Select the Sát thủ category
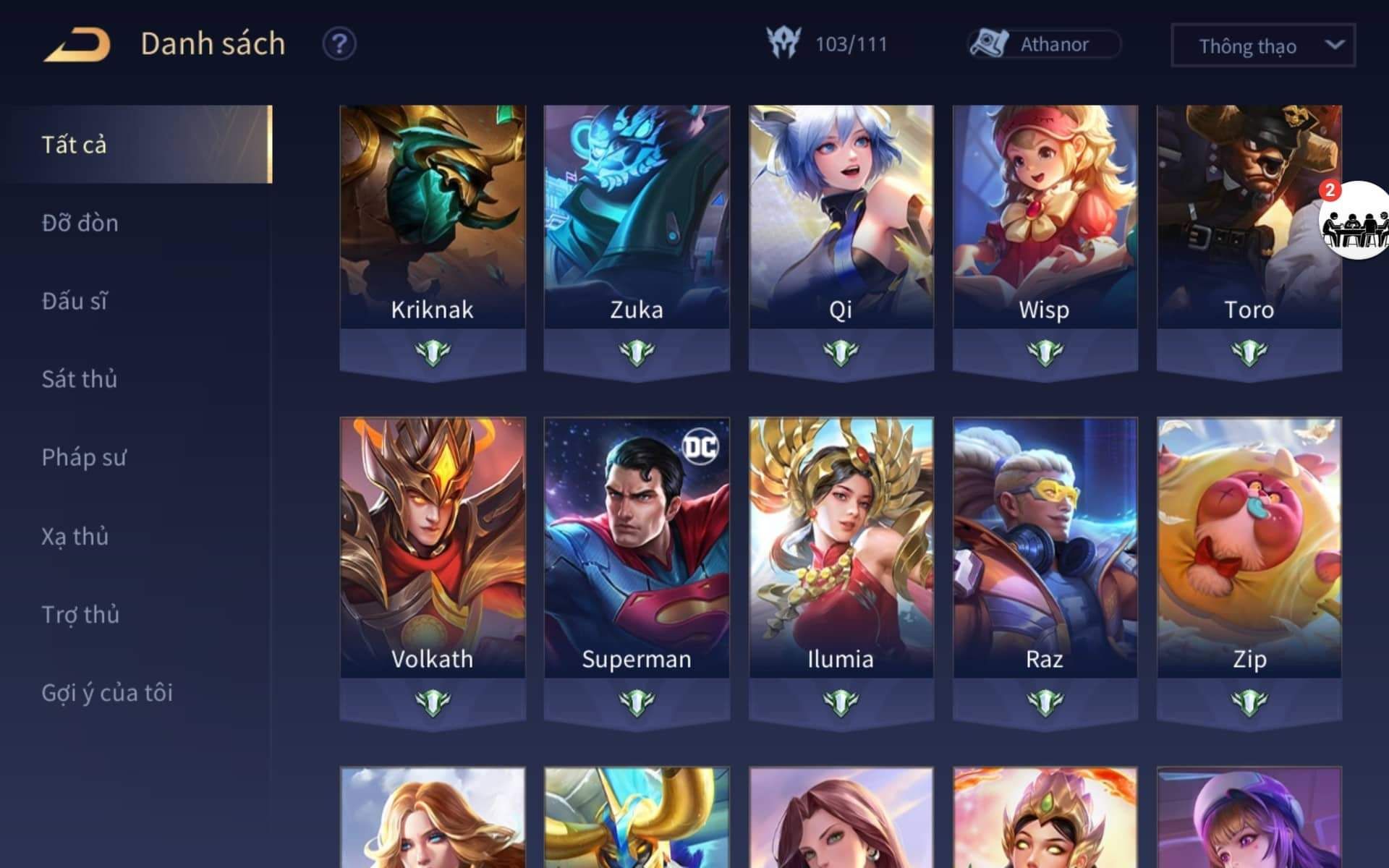Screen dimensions: 1389x868 click(79, 379)
